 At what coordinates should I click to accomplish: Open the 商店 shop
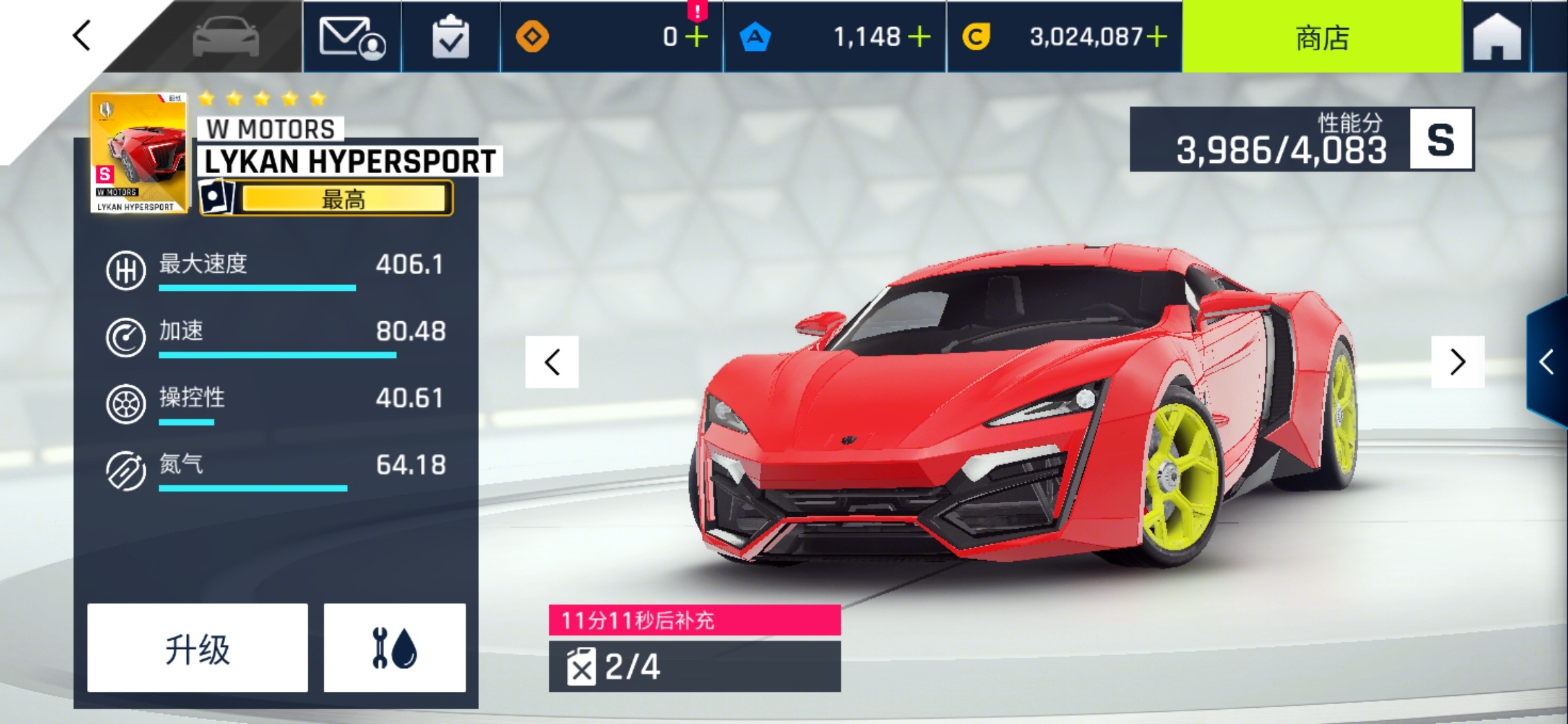[1321, 38]
